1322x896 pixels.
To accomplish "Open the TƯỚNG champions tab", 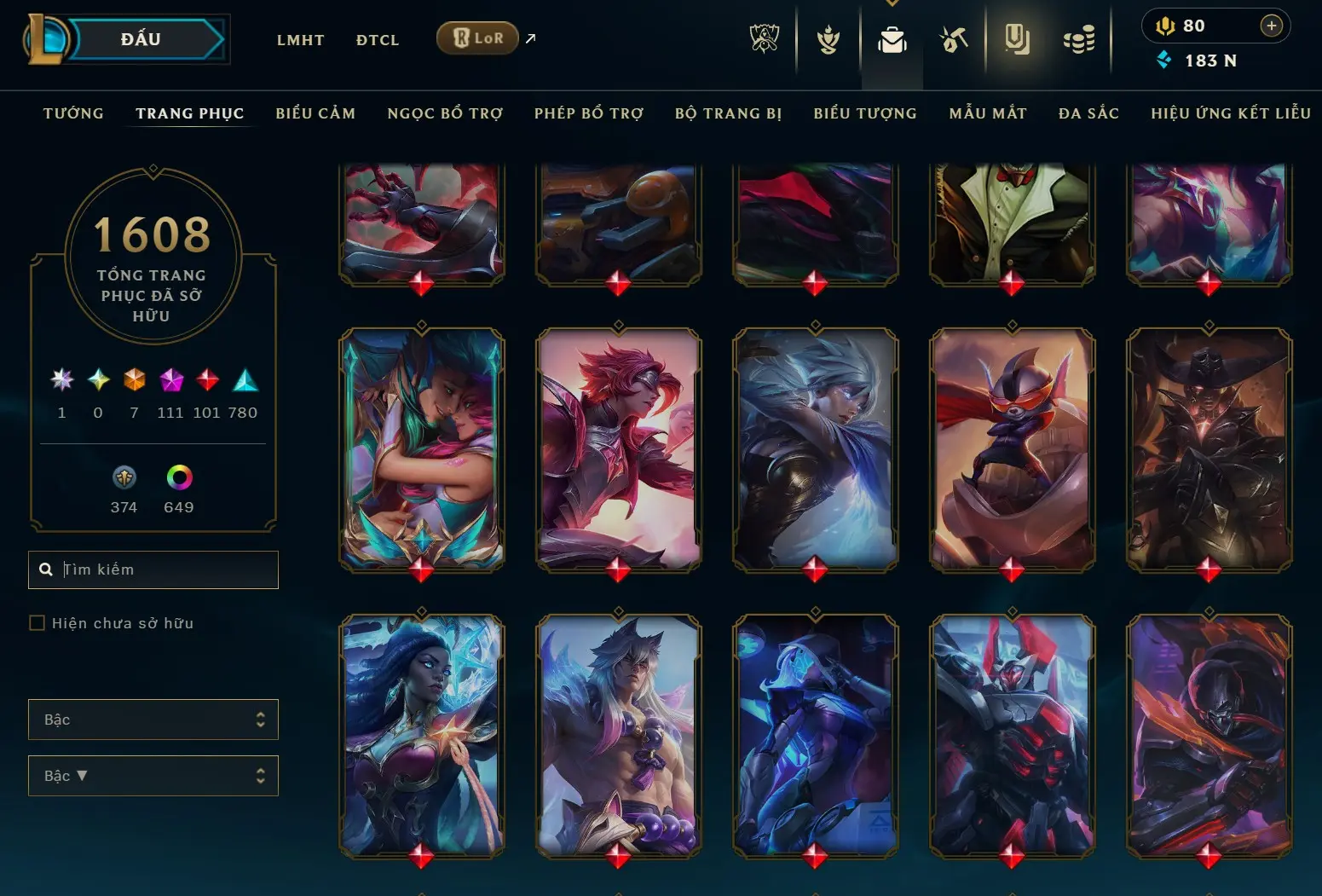I will pyautogui.click(x=73, y=113).
